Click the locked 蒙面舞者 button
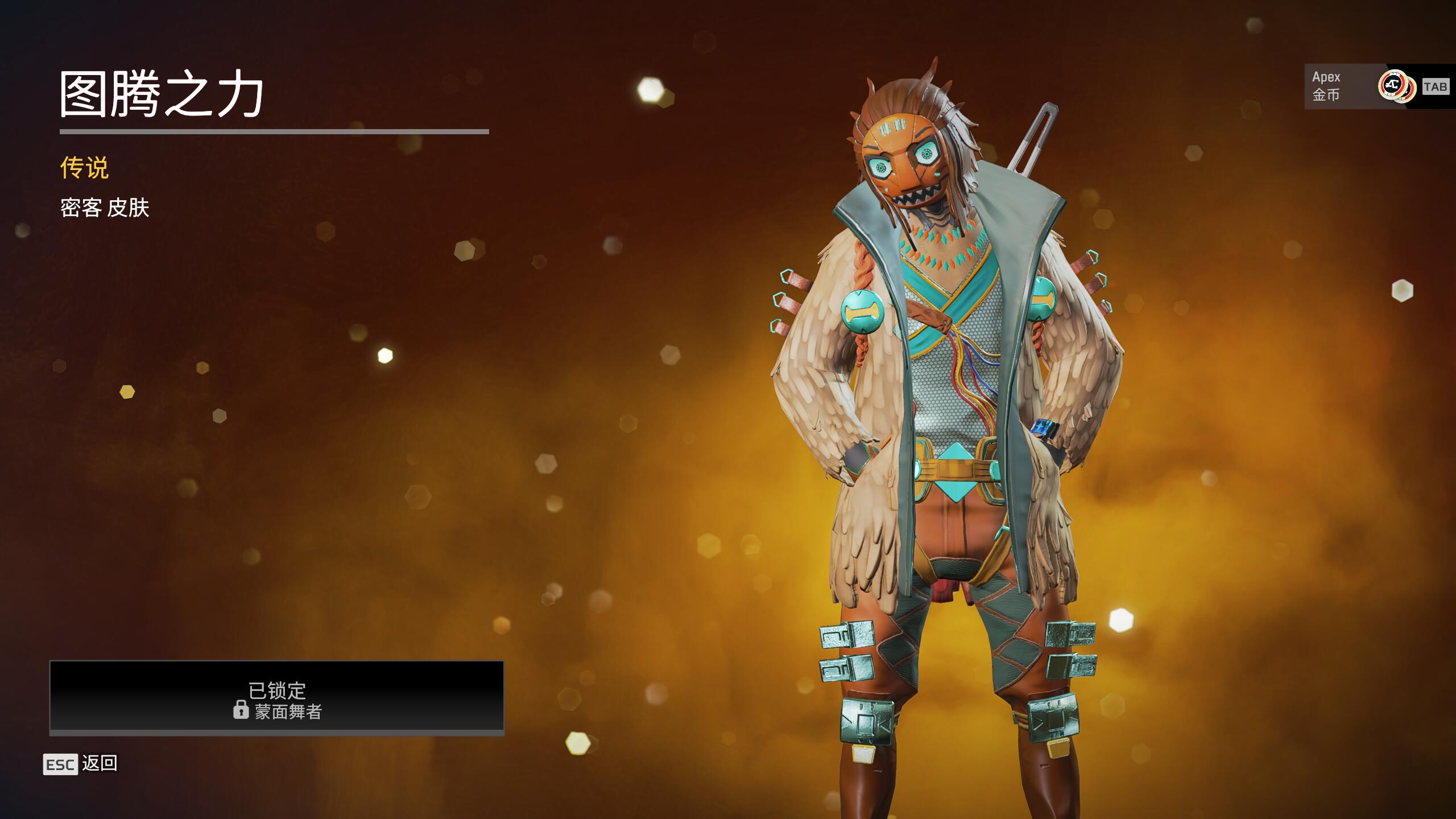The height and width of the screenshot is (819, 1456). [277, 697]
